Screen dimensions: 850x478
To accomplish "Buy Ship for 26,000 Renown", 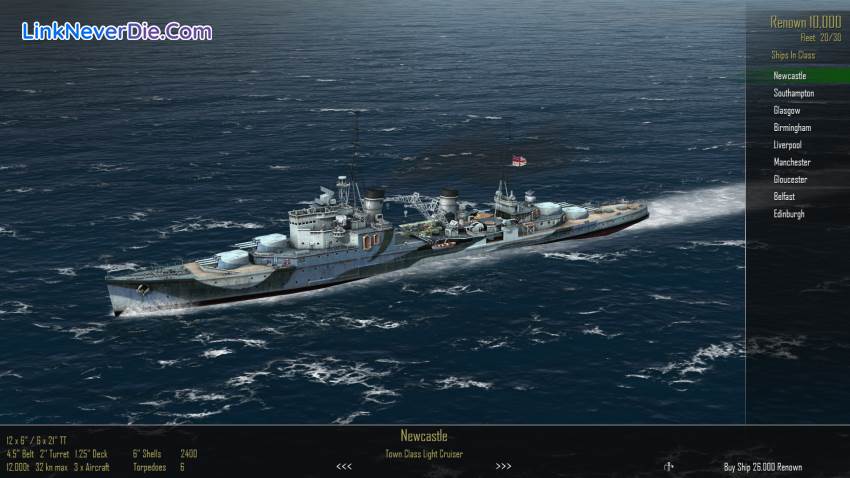I will pyautogui.click(x=762, y=467).
